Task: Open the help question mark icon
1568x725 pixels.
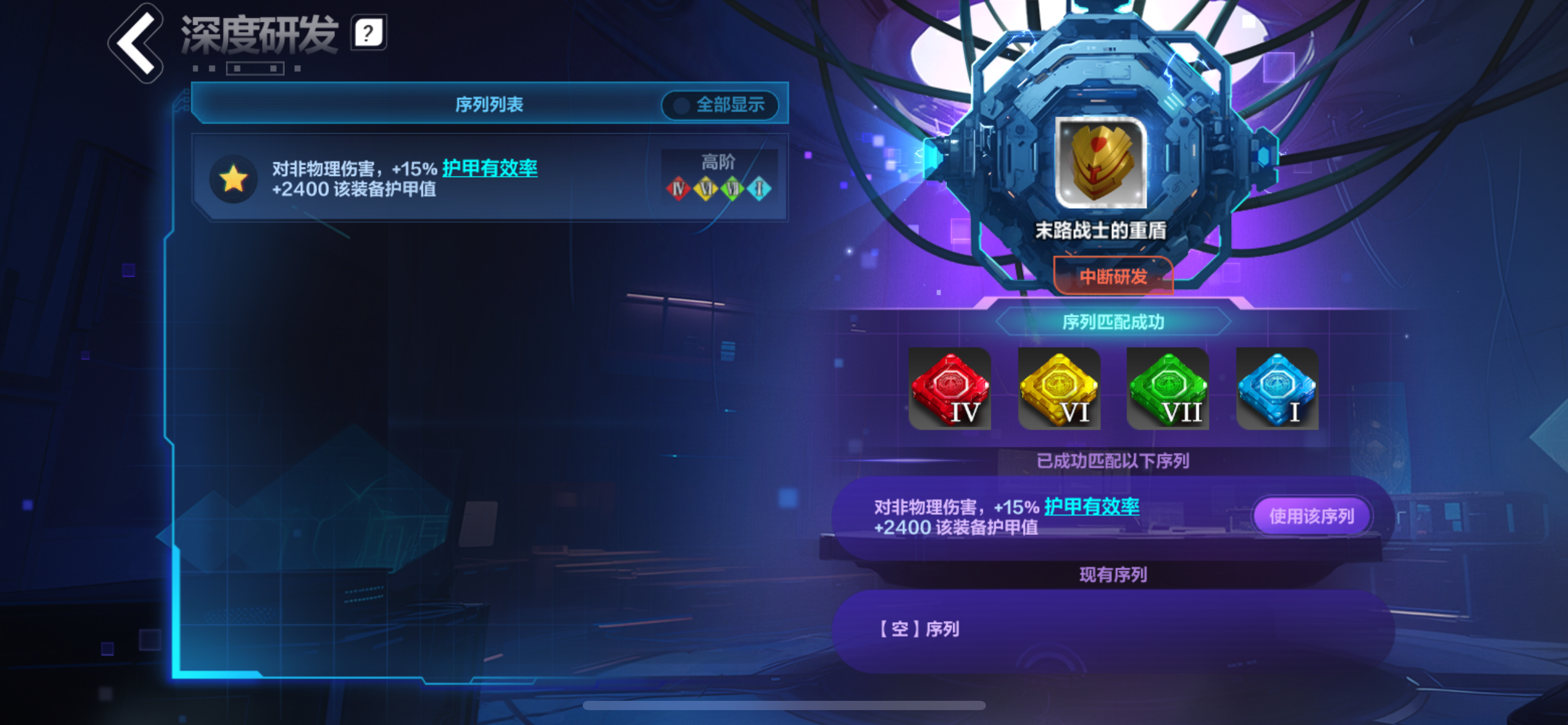Action: [367, 35]
